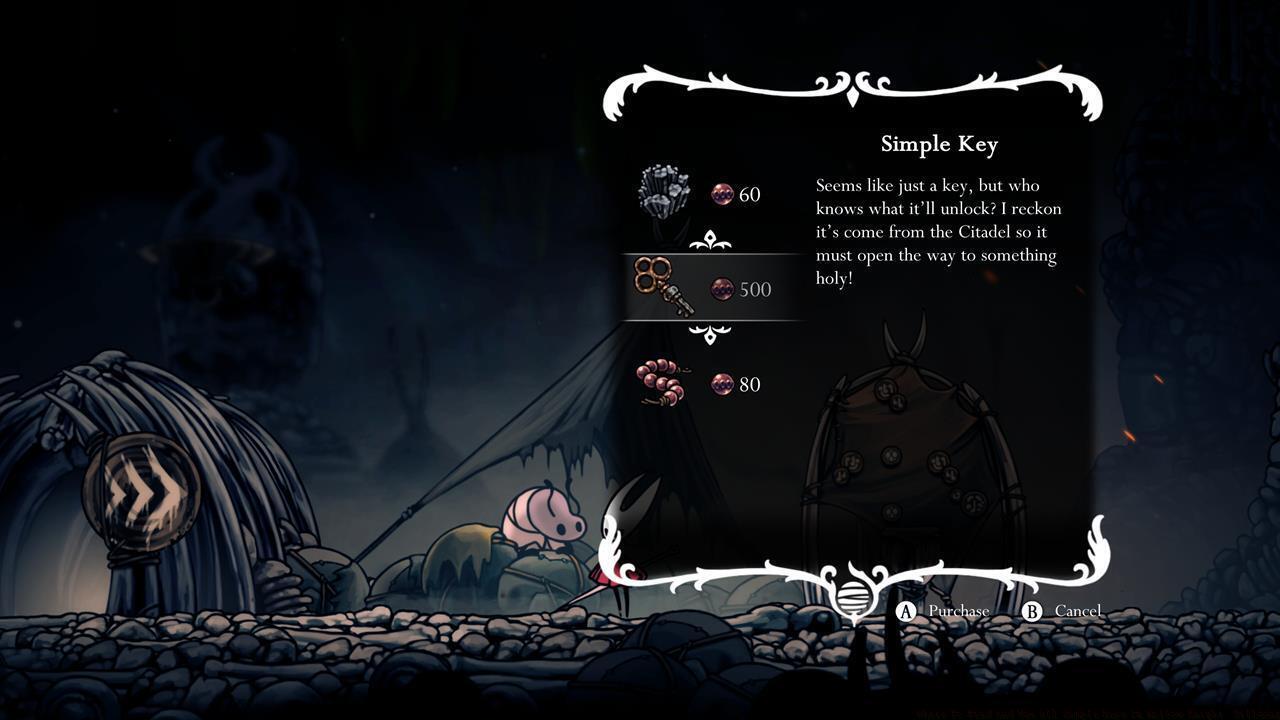The width and height of the screenshot is (1280, 720).
Task: Click the rosary icon beside the 60 price
Action: pos(722,192)
